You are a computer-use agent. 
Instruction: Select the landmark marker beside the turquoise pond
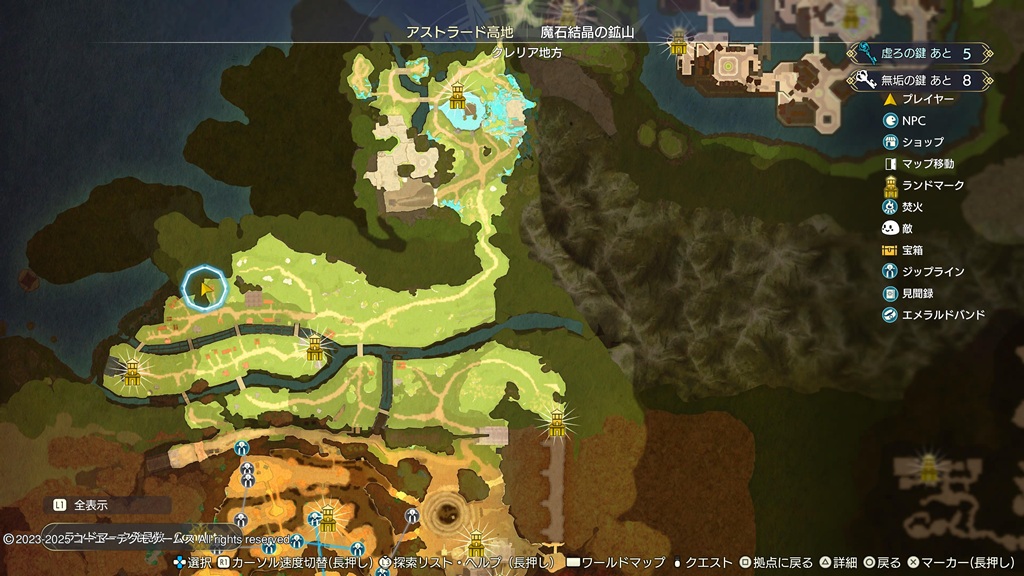point(458,96)
